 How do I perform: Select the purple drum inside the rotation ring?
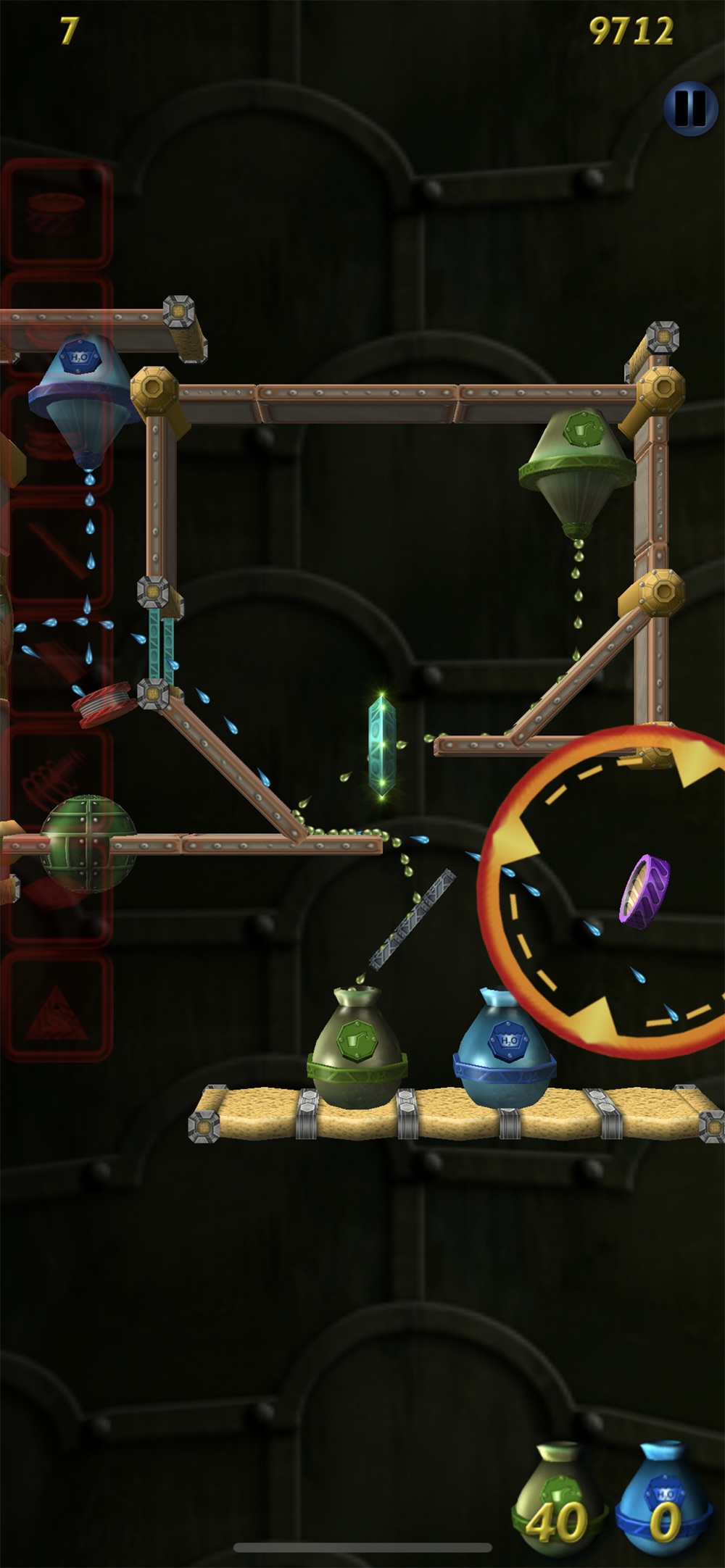click(x=644, y=891)
